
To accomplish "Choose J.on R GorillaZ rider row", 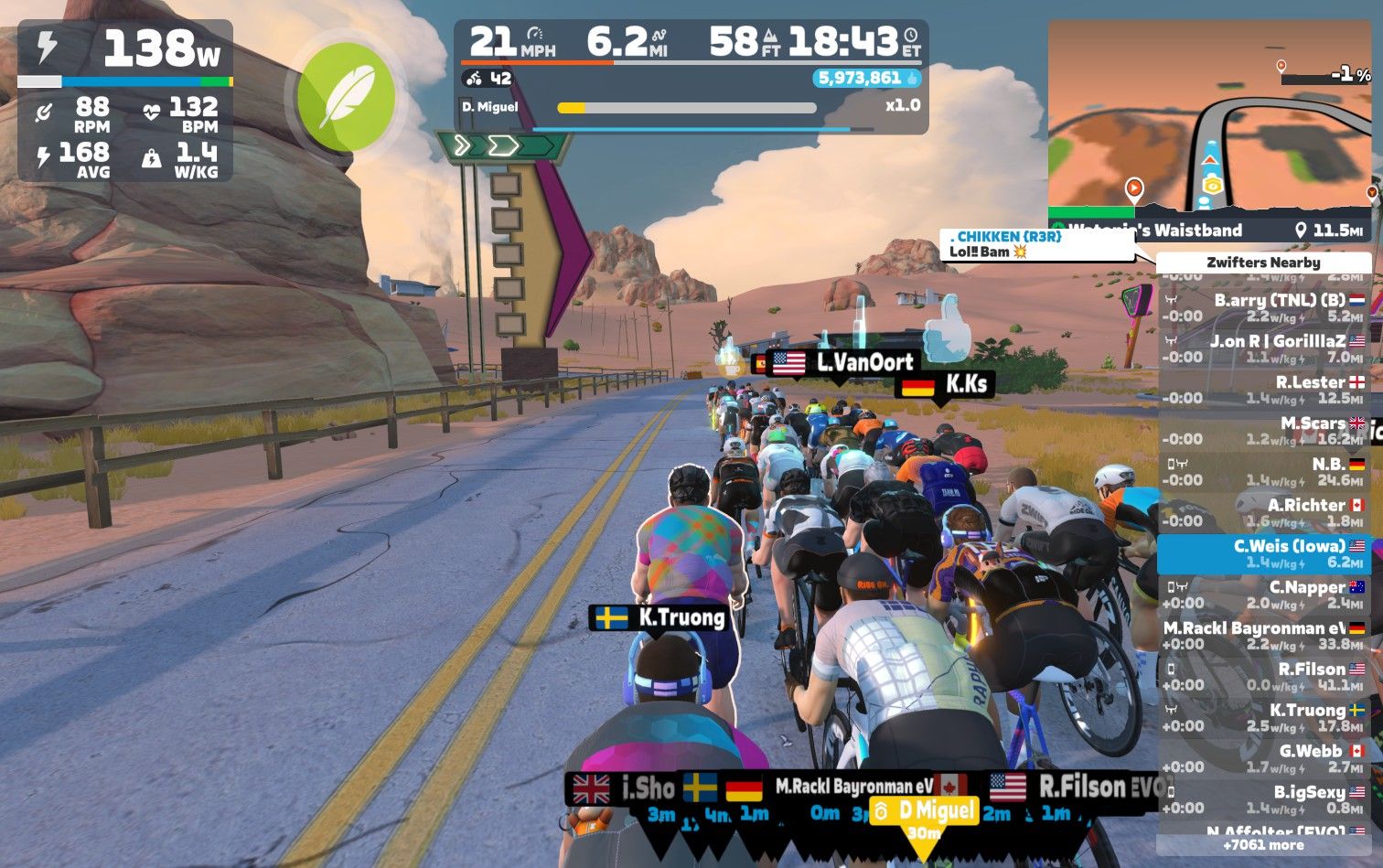I will tap(1263, 348).
